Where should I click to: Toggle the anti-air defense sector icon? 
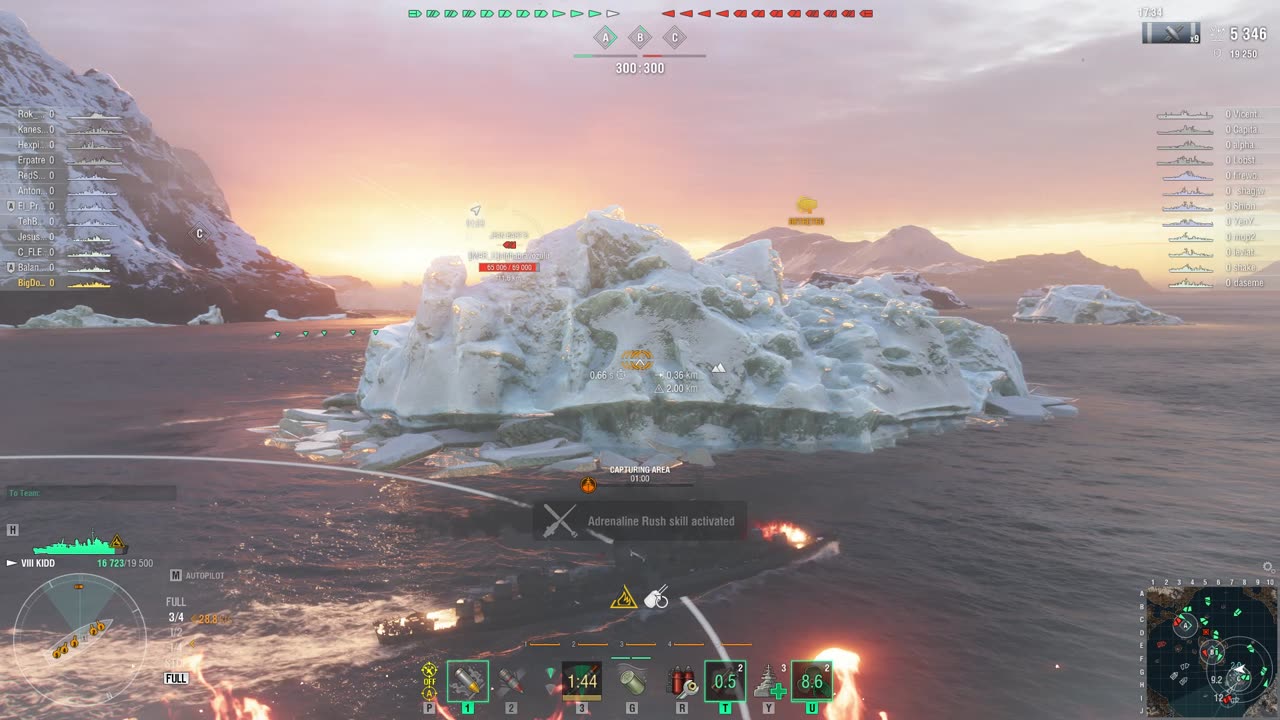[429, 680]
